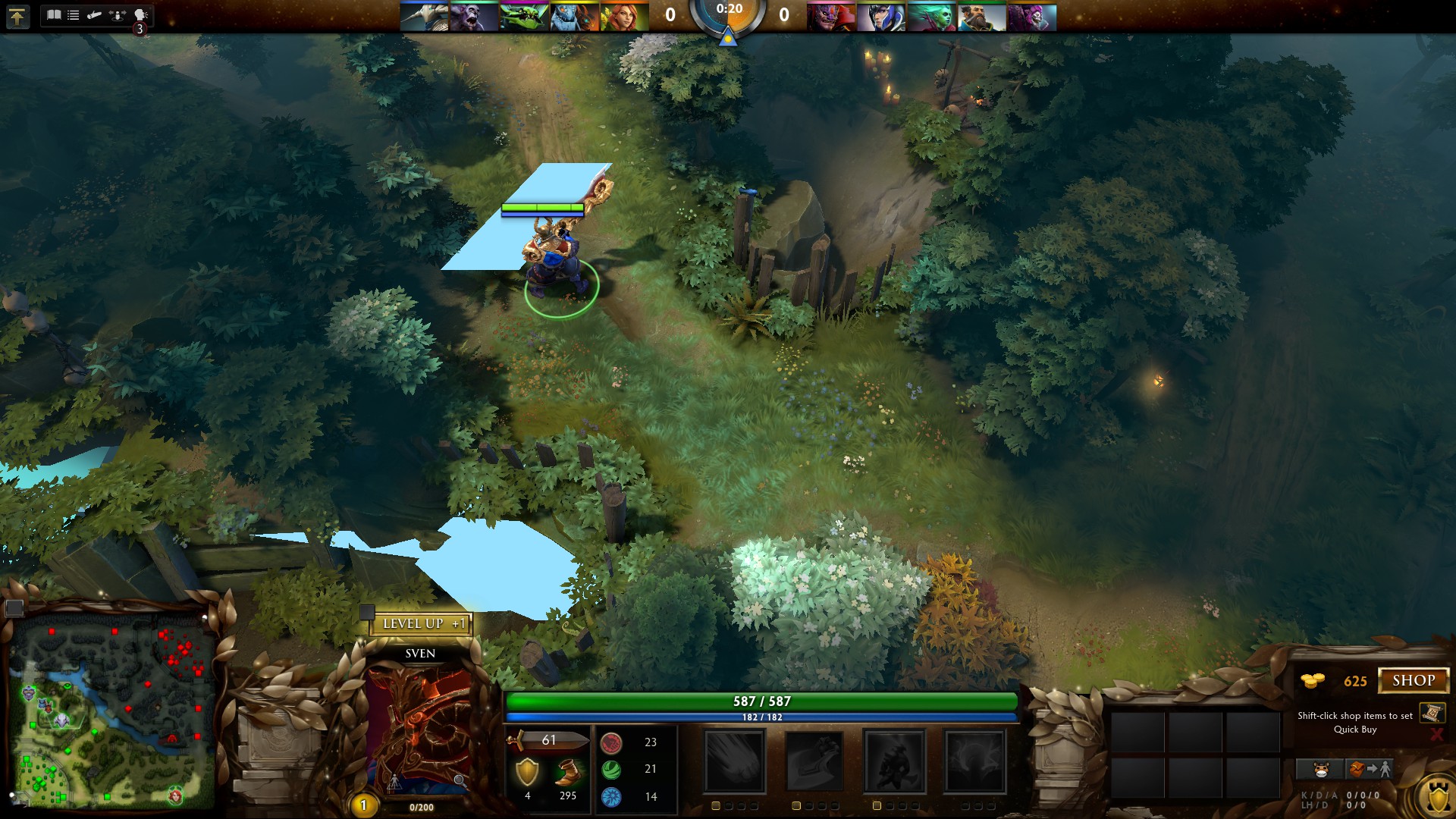Viewport: 1456px width, 819px height.
Task: Activate the Glyph of Fortification shield button
Action: point(1437,798)
